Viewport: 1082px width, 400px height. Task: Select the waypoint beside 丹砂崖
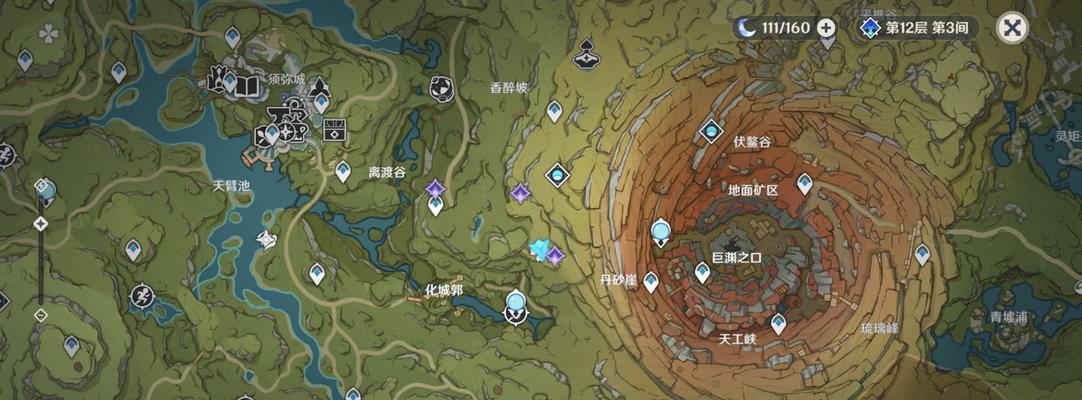click(x=651, y=282)
